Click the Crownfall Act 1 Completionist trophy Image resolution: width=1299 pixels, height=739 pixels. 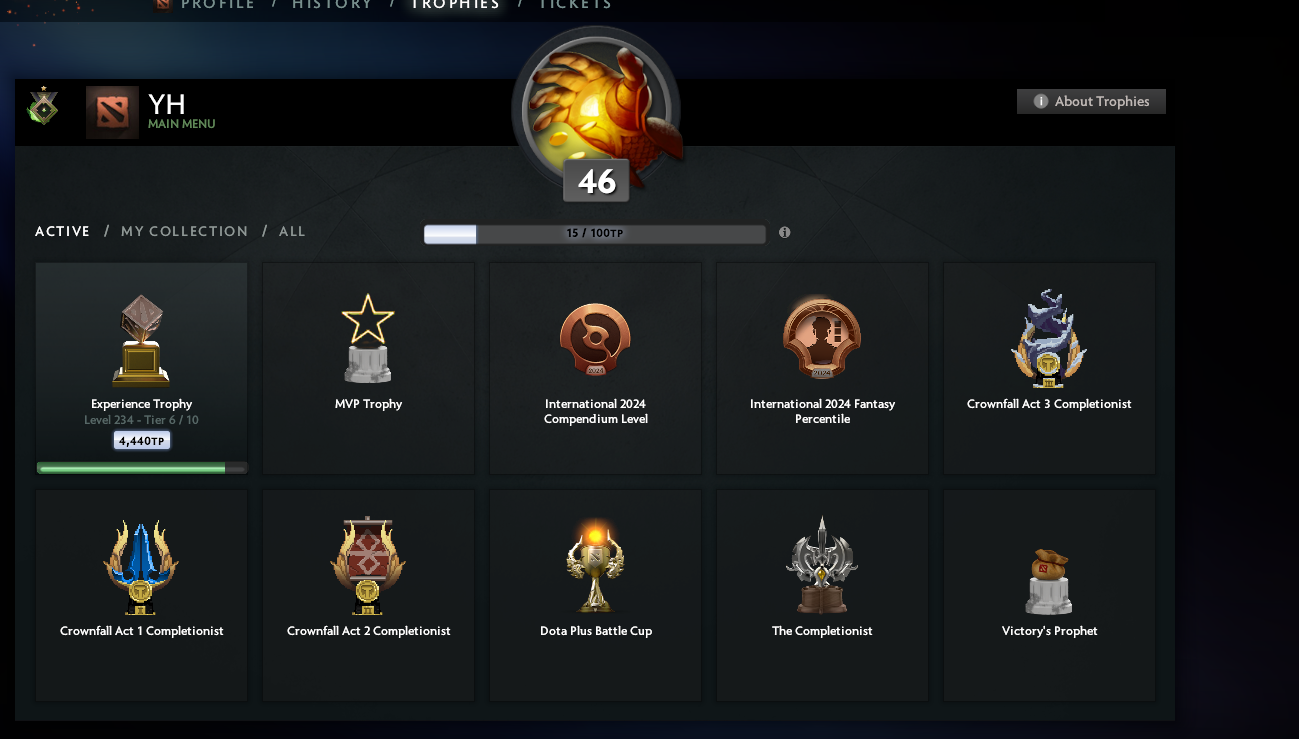141,595
